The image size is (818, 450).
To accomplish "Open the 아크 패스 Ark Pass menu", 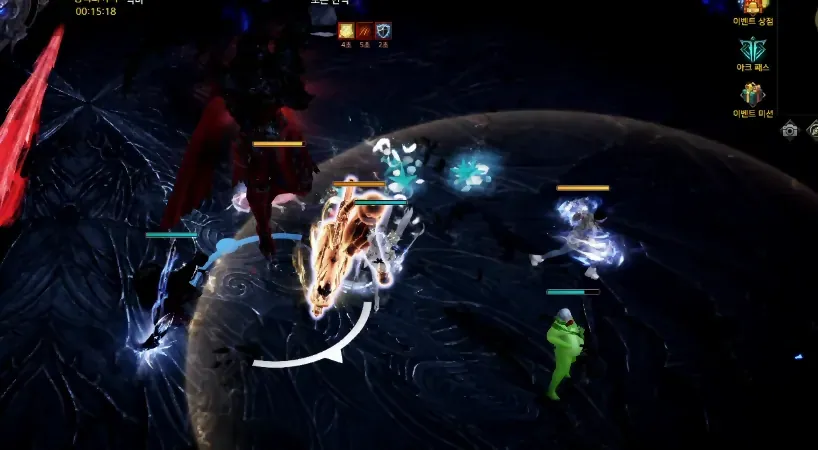I will [753, 50].
